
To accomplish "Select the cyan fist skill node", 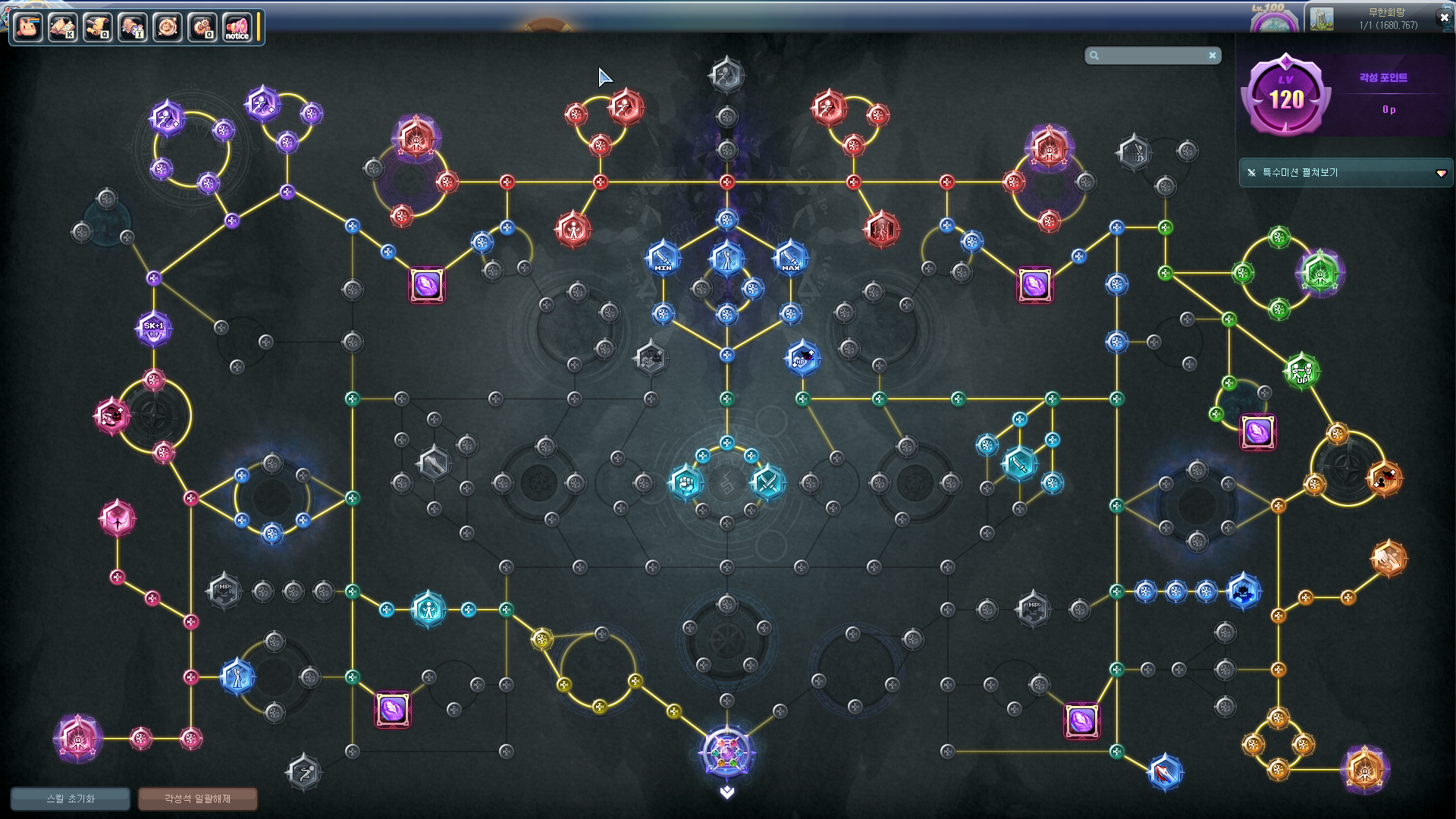I will tap(686, 482).
